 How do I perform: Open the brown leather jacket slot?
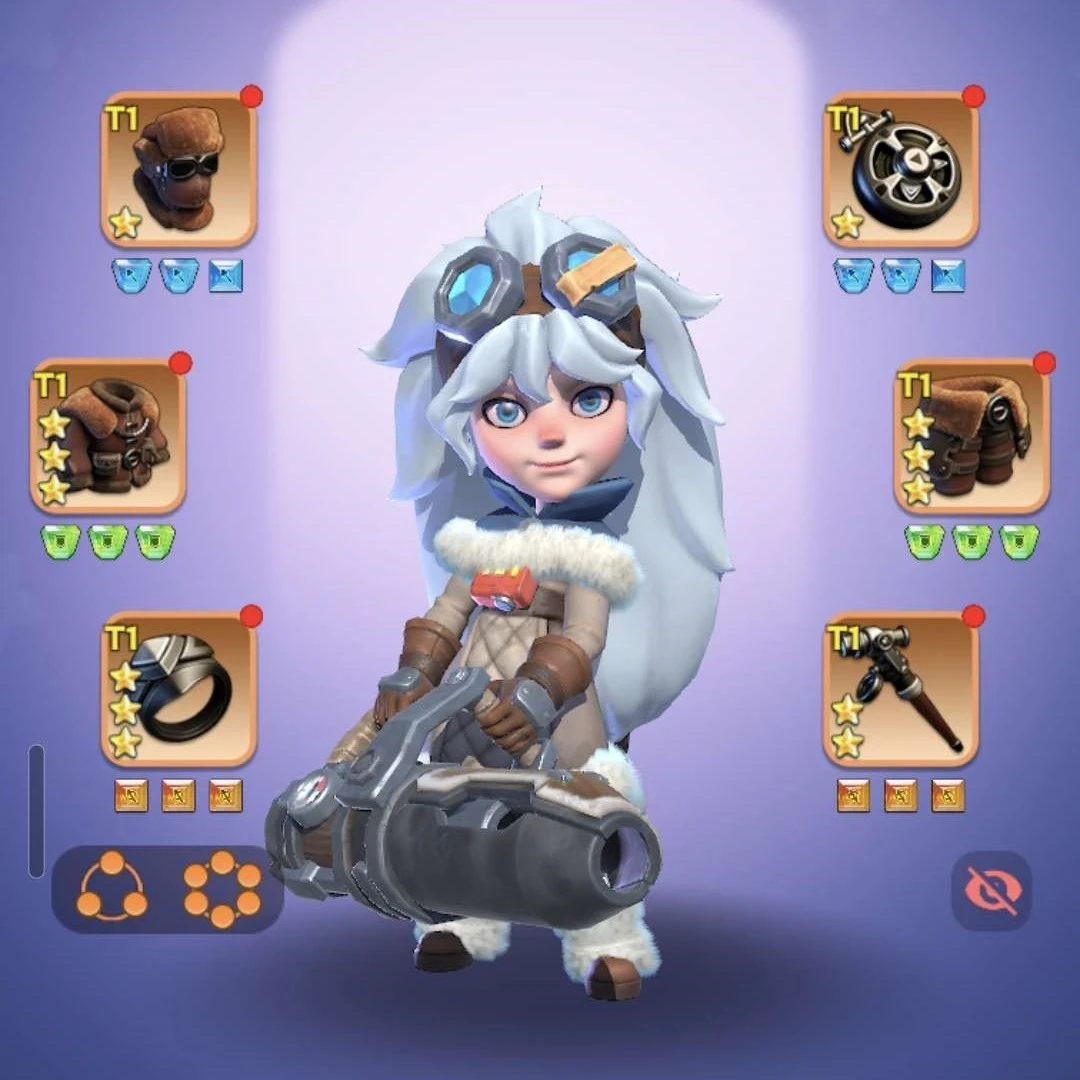108,436
